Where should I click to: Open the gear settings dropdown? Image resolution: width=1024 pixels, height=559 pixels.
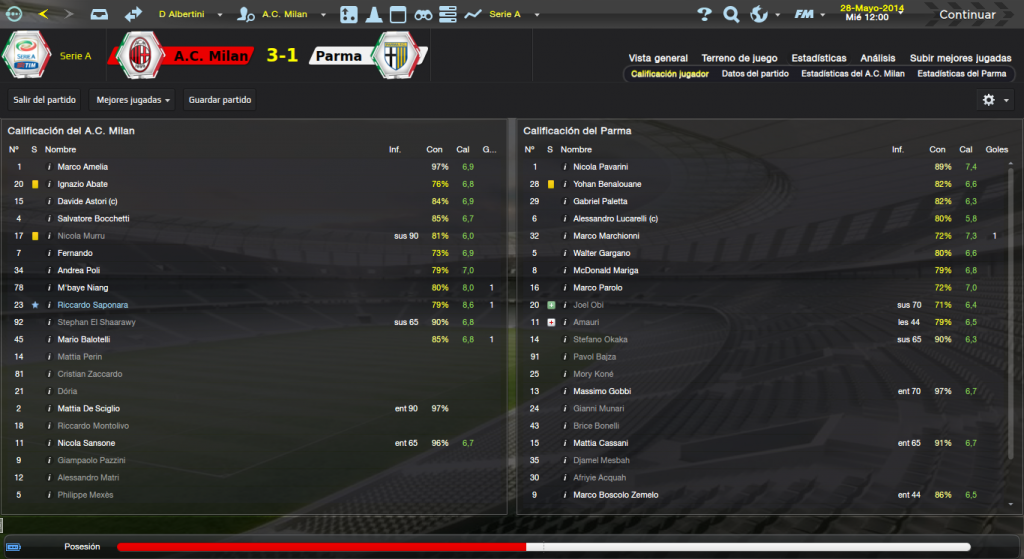(994, 99)
